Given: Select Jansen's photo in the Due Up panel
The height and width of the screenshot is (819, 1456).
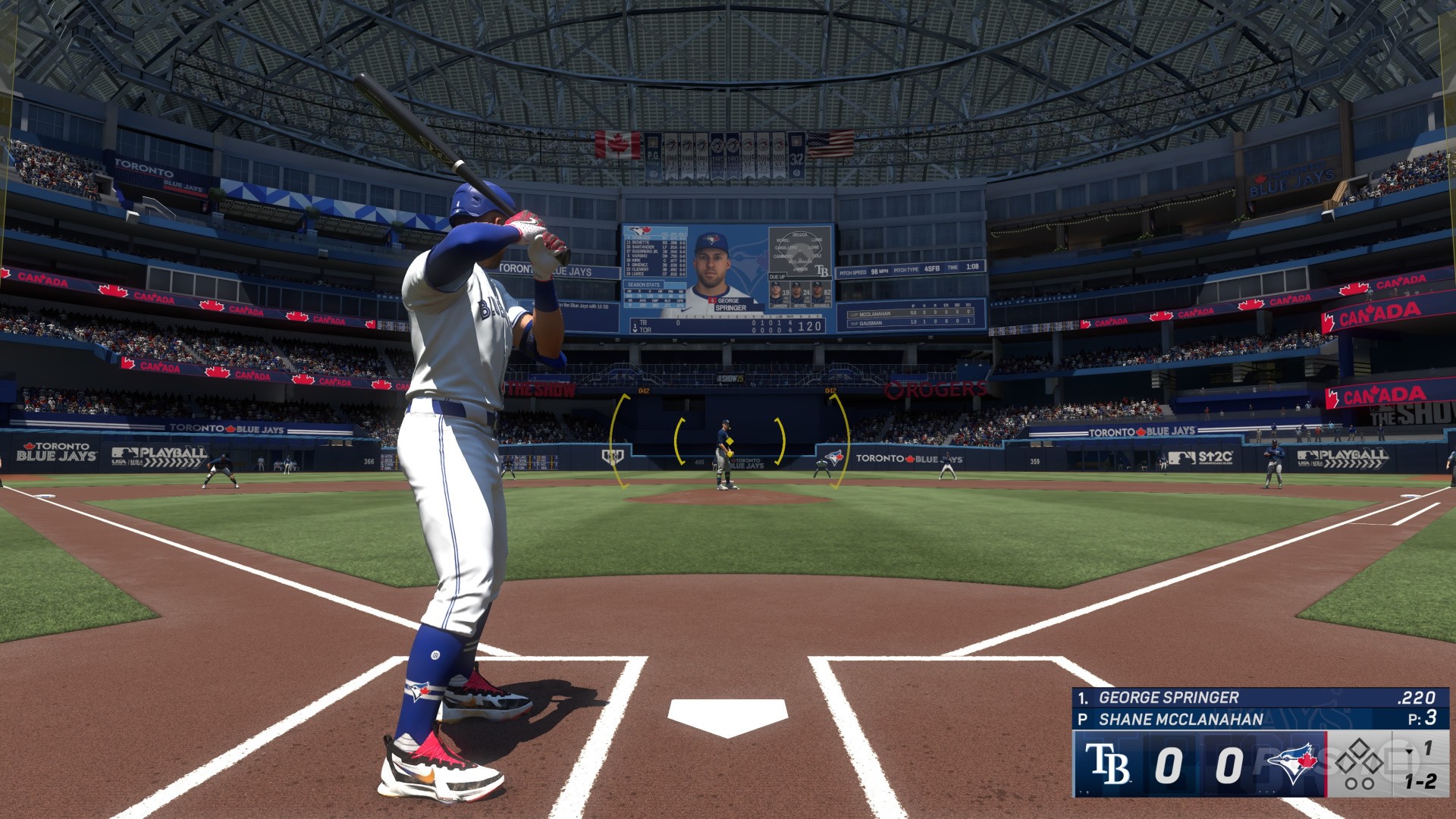Looking at the screenshot, I should pos(777,295).
